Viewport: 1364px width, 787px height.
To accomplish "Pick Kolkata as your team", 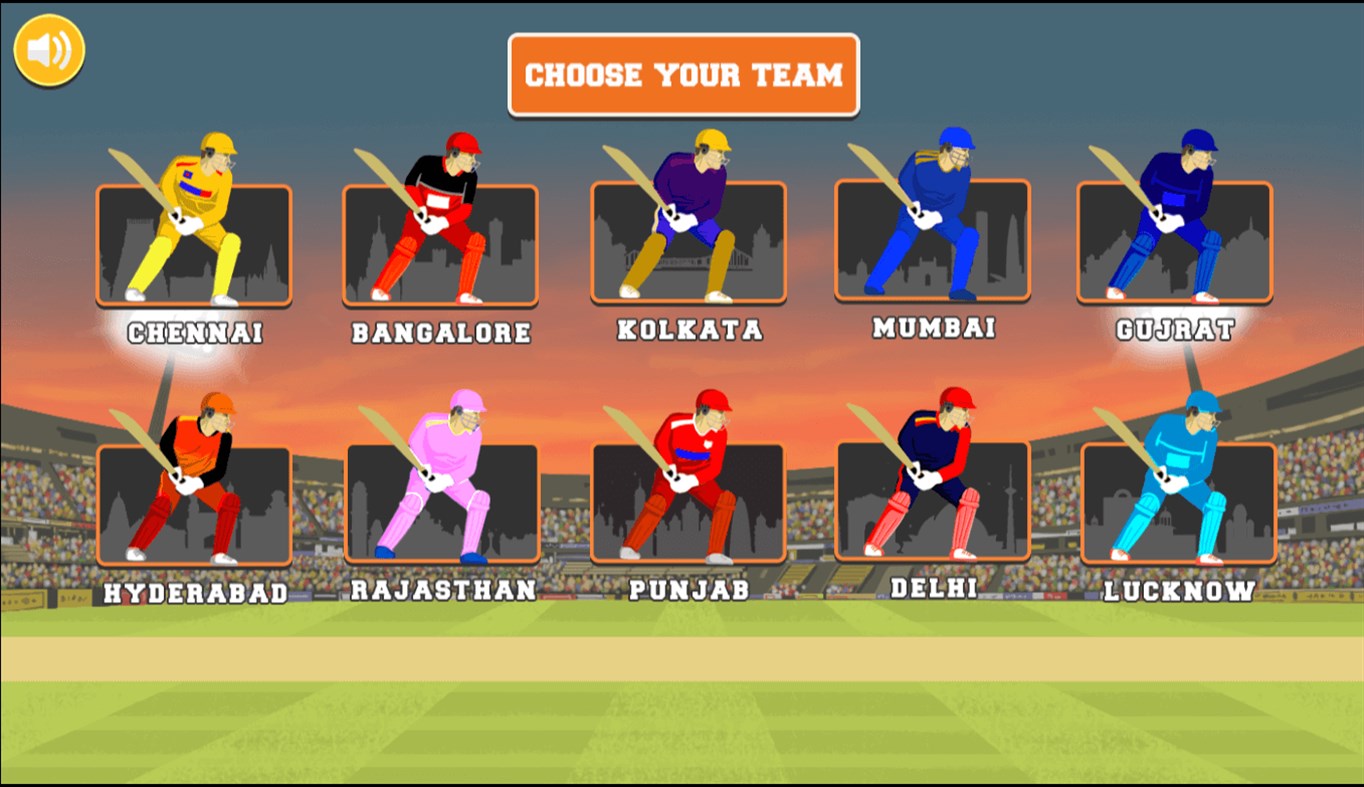I will pos(687,243).
